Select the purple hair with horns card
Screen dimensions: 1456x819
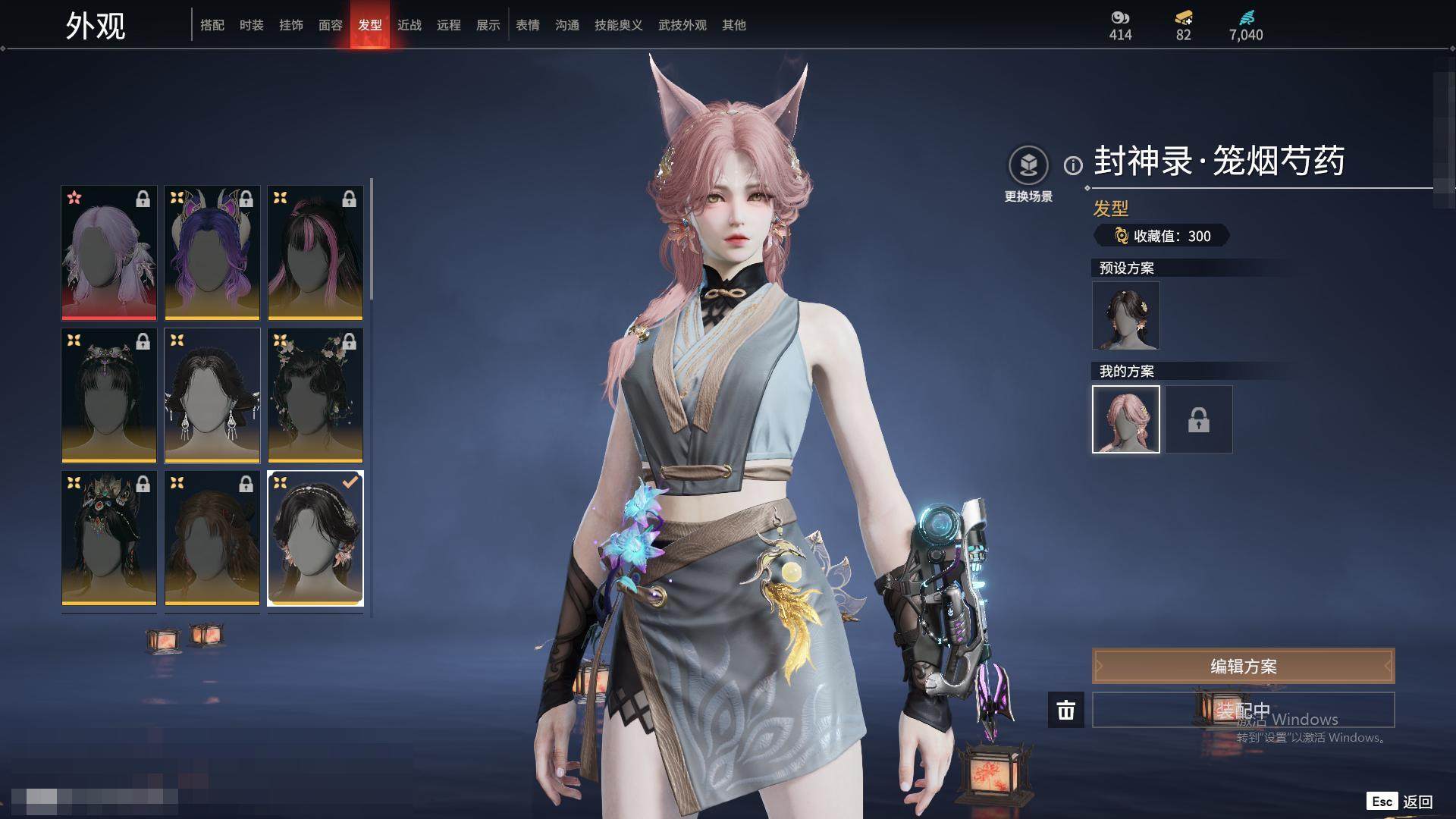[x=212, y=253]
